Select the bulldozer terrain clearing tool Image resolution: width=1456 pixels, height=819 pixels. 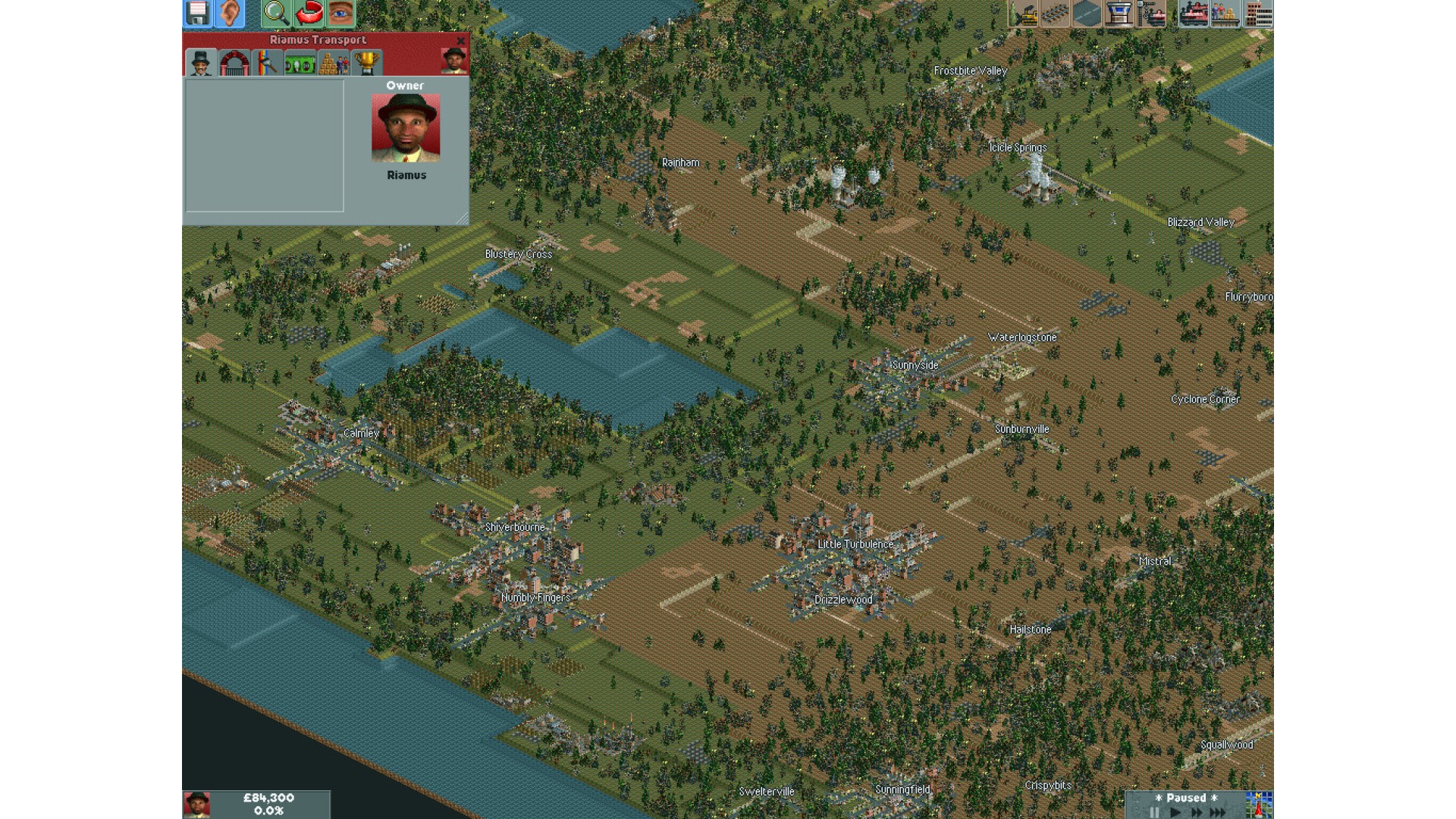1023,13
